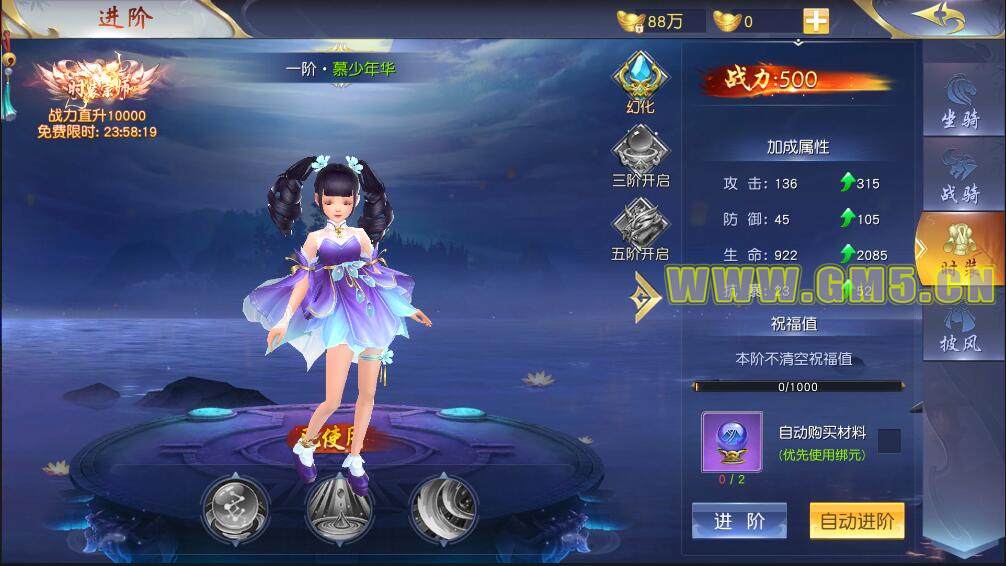Toggle the 自动购买材料 checkbox

(x=889, y=440)
